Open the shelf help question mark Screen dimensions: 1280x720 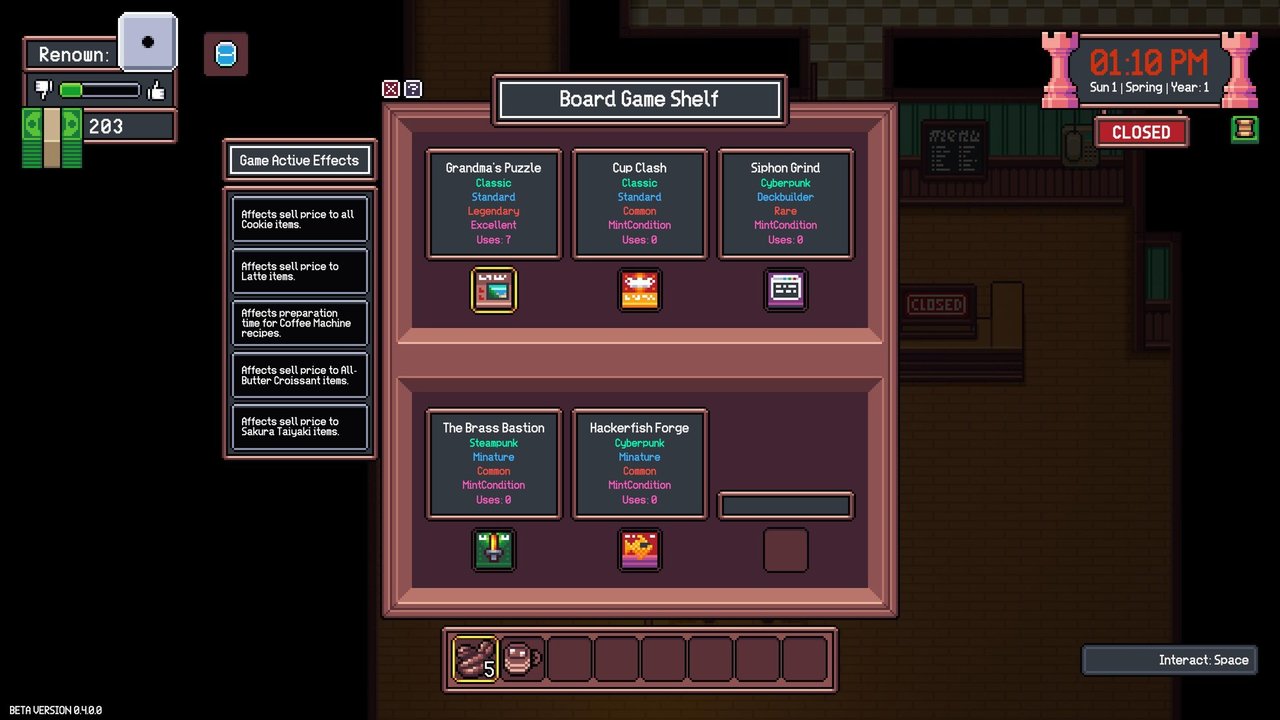pos(413,89)
